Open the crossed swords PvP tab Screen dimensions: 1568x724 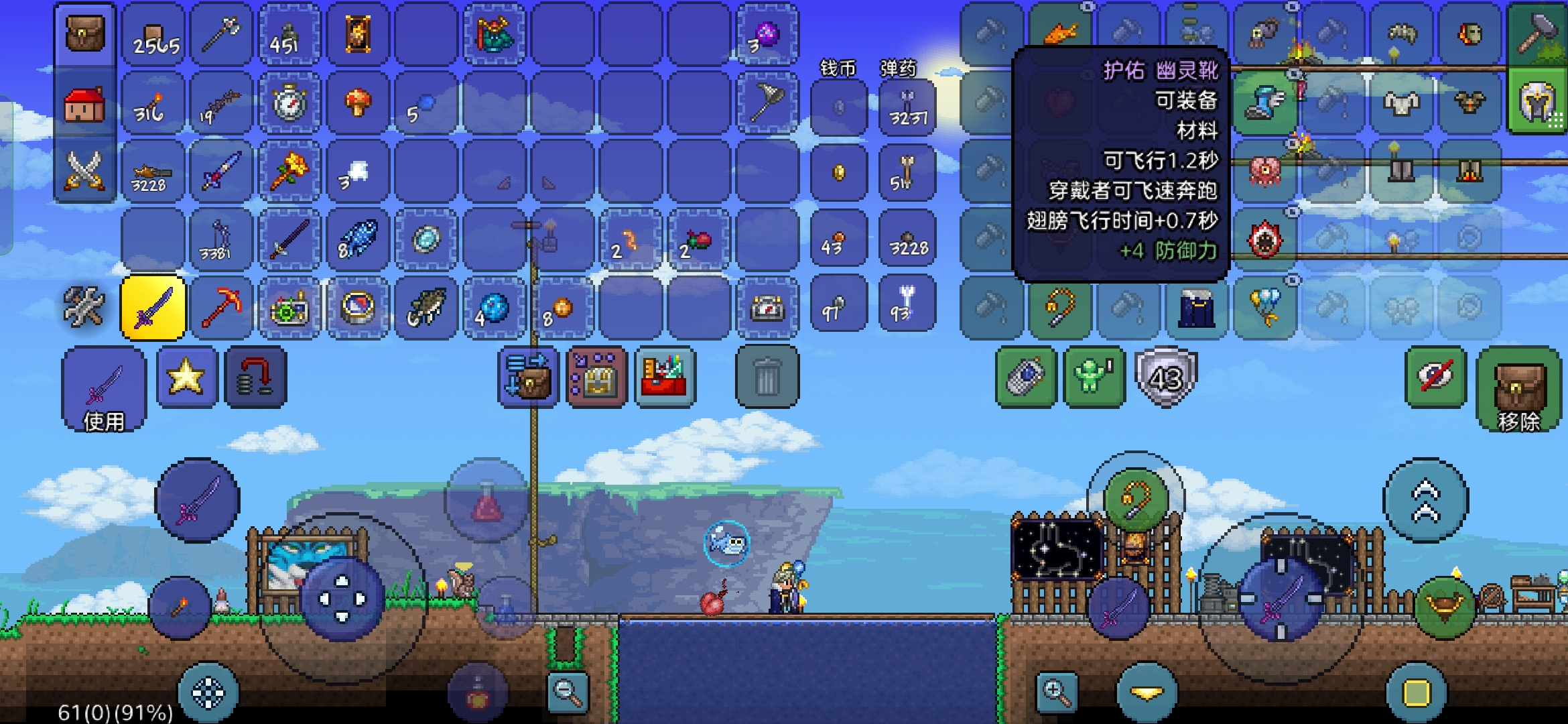coord(85,171)
